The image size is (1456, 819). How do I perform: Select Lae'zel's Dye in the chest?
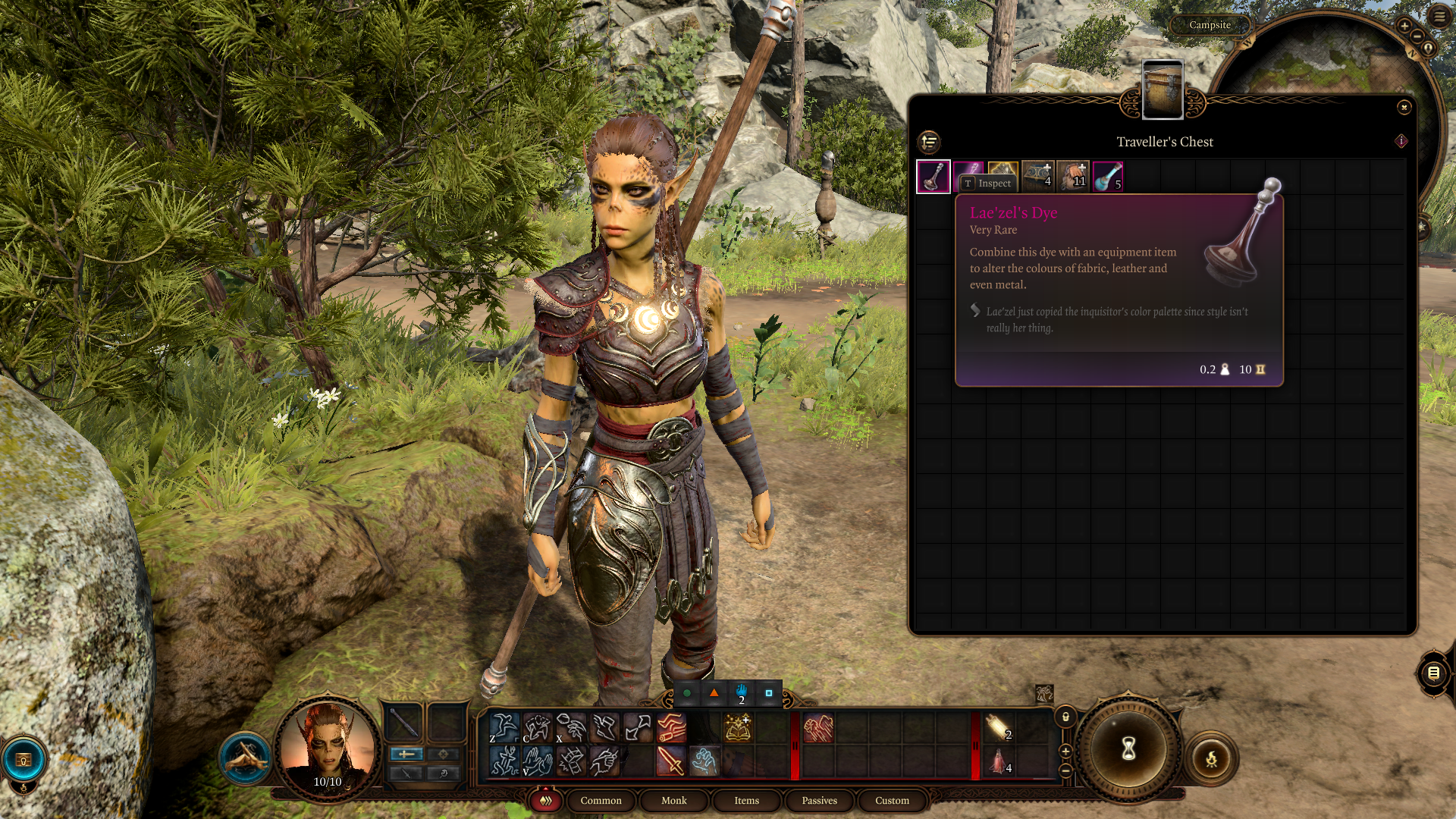tap(934, 177)
